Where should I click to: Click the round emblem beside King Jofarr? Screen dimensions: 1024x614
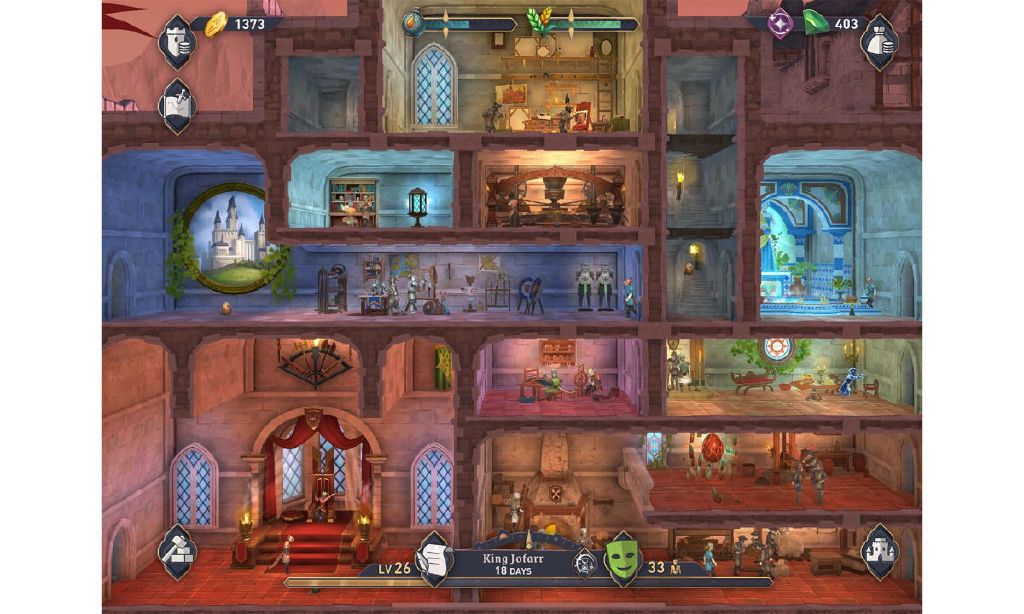584,565
